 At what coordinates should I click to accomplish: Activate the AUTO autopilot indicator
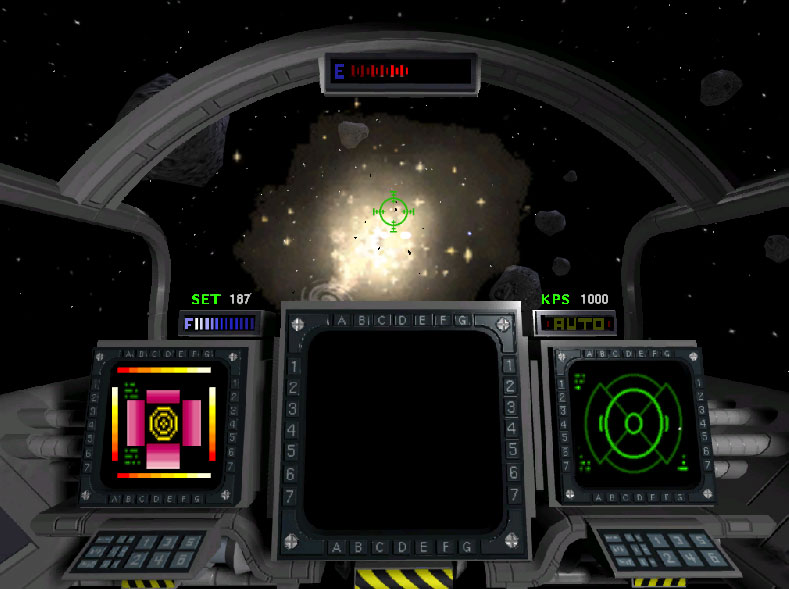coord(575,324)
